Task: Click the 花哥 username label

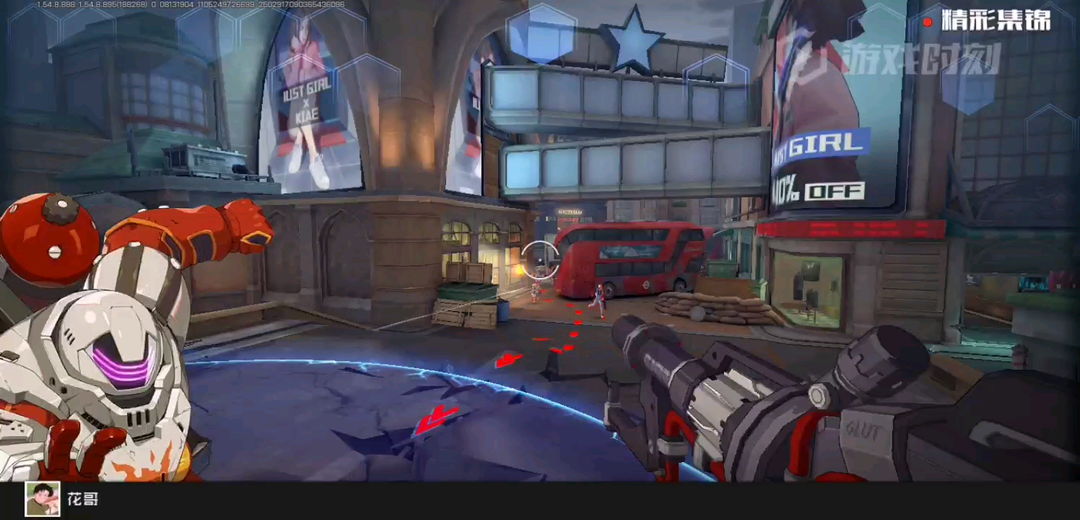Action: pos(82,498)
